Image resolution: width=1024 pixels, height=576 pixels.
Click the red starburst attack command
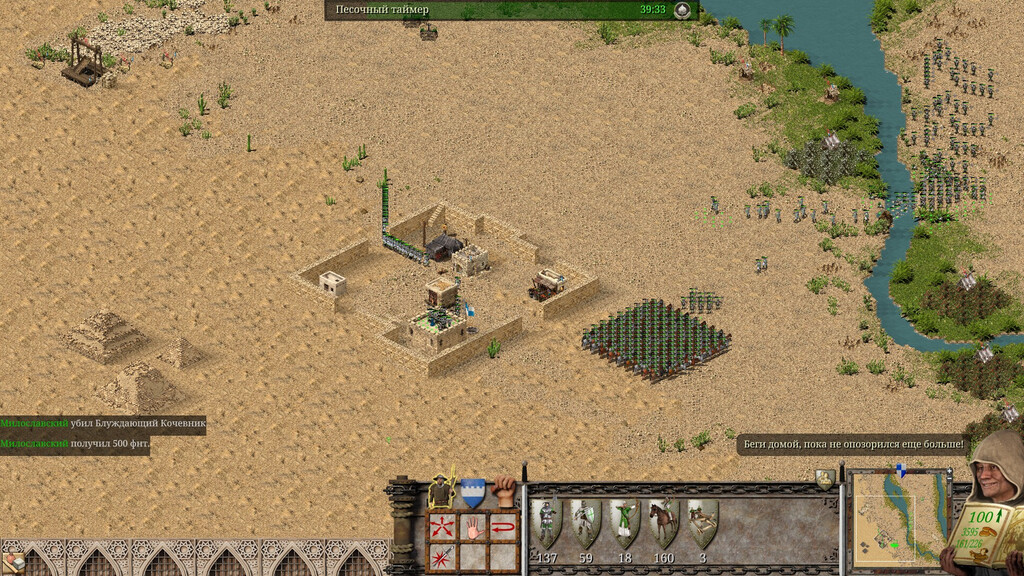point(443,555)
